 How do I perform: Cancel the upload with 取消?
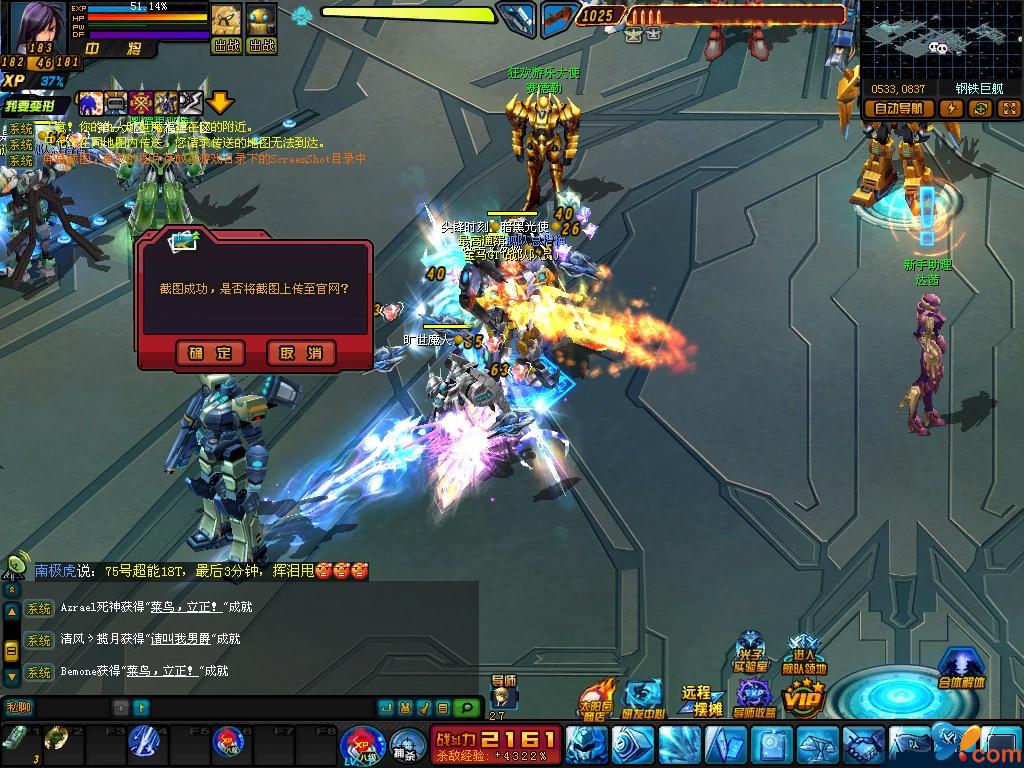pyautogui.click(x=301, y=352)
